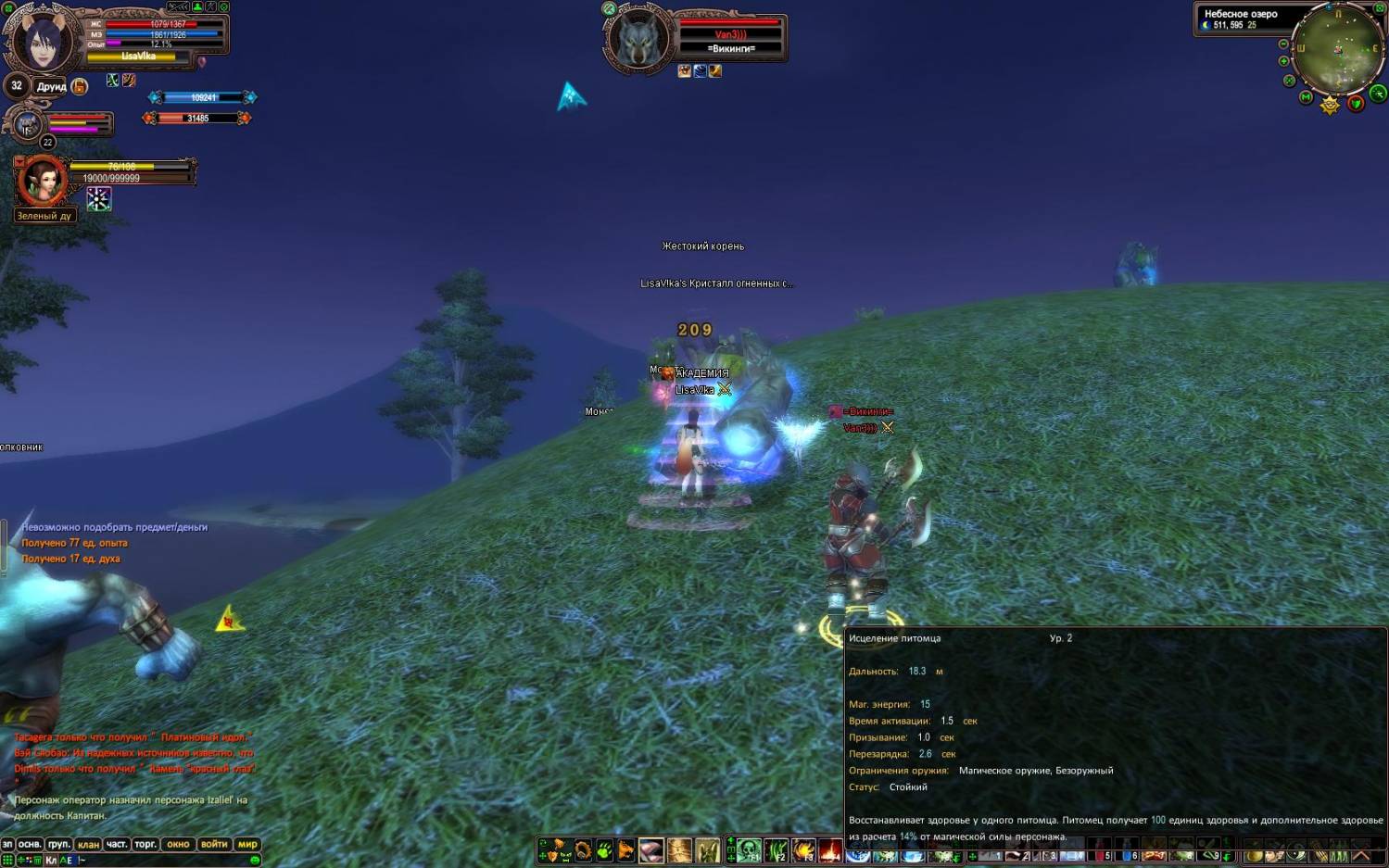This screenshot has height=868, width=1389.
Task: Zoom in the minimap with plus button
Action: (1283, 61)
